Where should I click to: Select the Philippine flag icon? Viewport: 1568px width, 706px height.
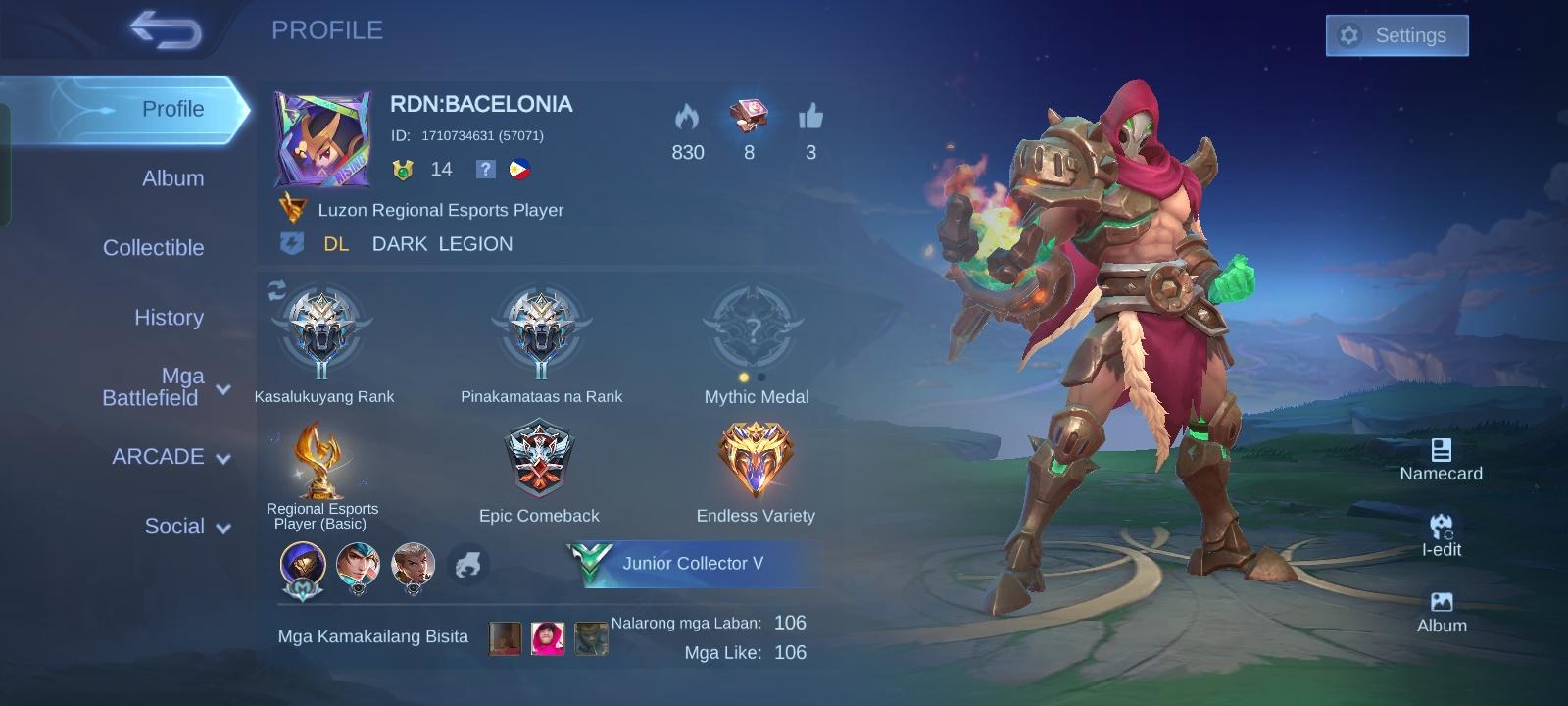[x=521, y=169]
